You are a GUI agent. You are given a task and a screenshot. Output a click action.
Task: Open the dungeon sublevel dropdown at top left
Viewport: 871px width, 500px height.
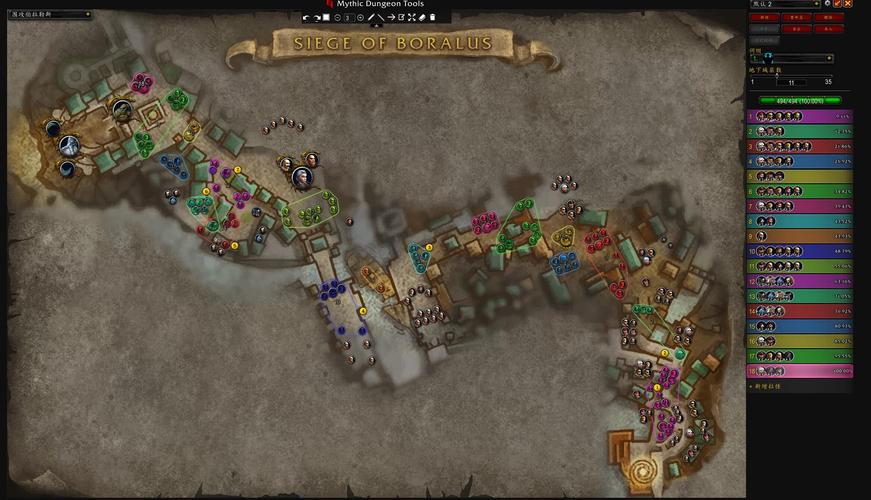point(48,15)
